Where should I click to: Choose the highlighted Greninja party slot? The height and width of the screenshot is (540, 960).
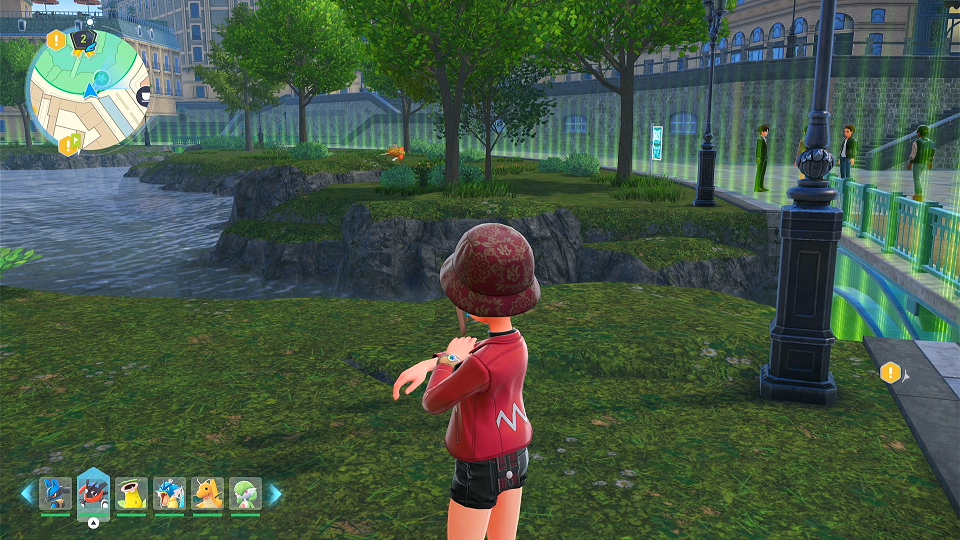93,492
